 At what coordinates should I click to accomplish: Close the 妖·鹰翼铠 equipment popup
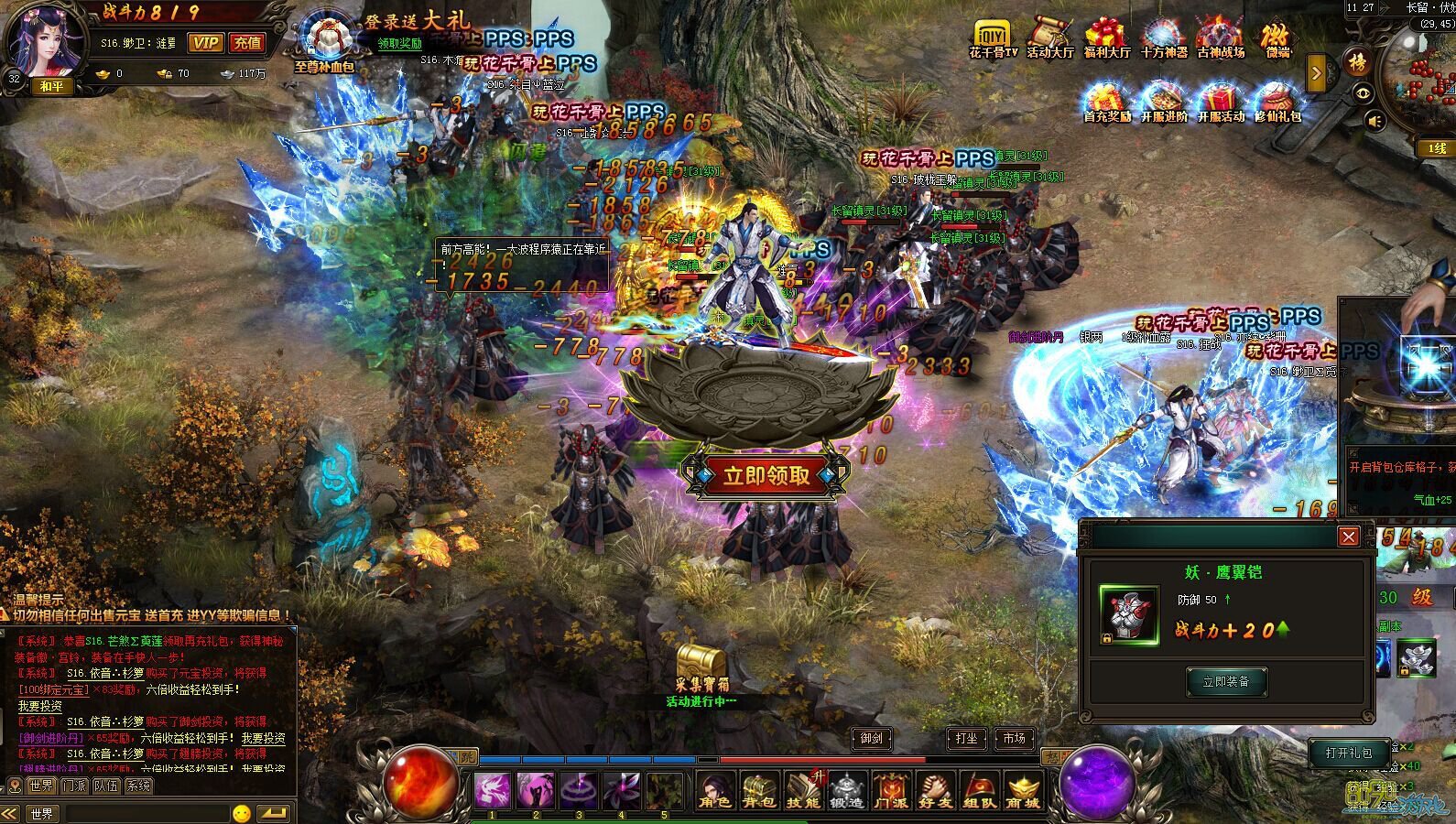pos(1348,537)
